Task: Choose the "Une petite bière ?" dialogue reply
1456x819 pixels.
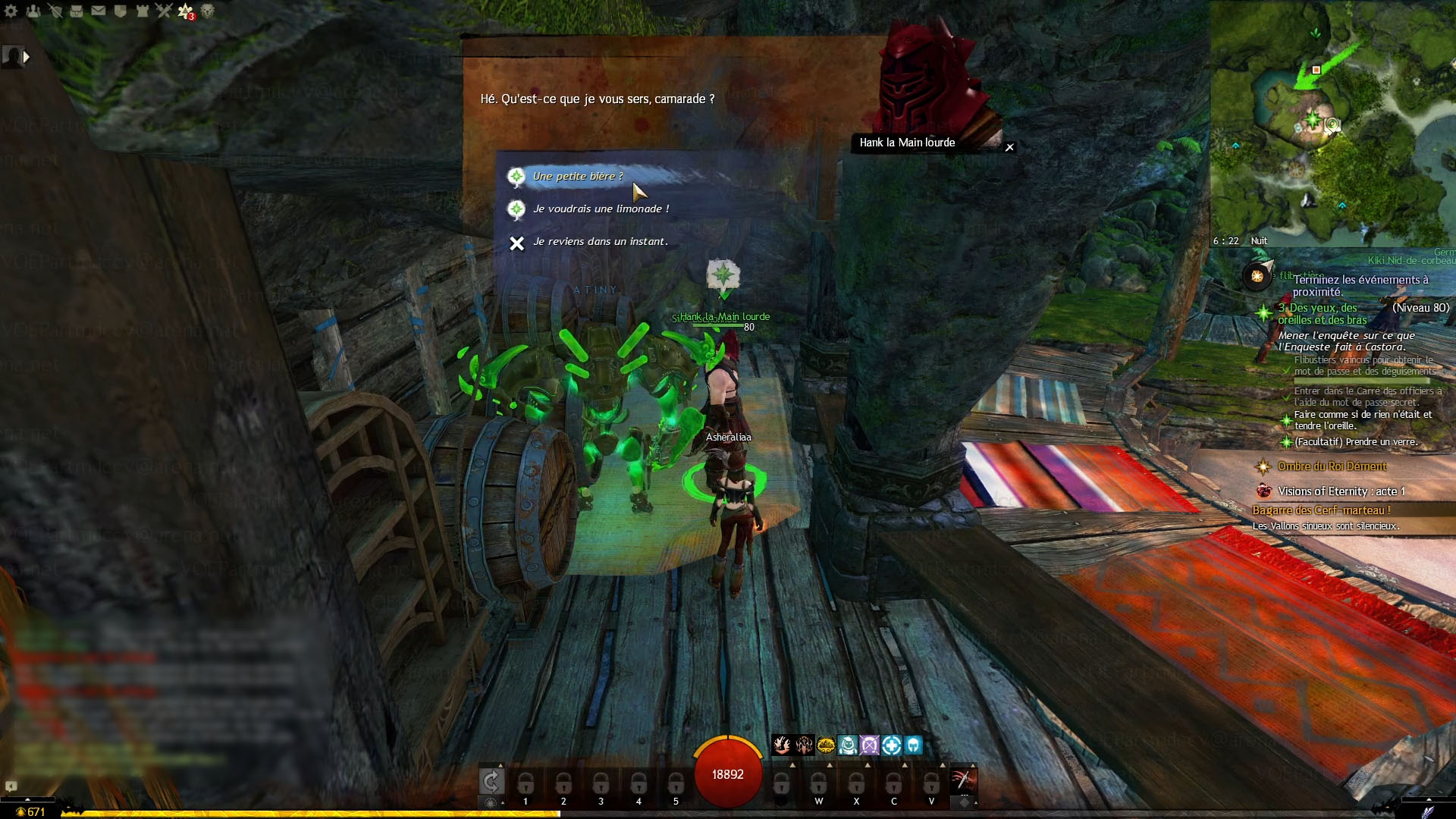Action: pos(578,177)
